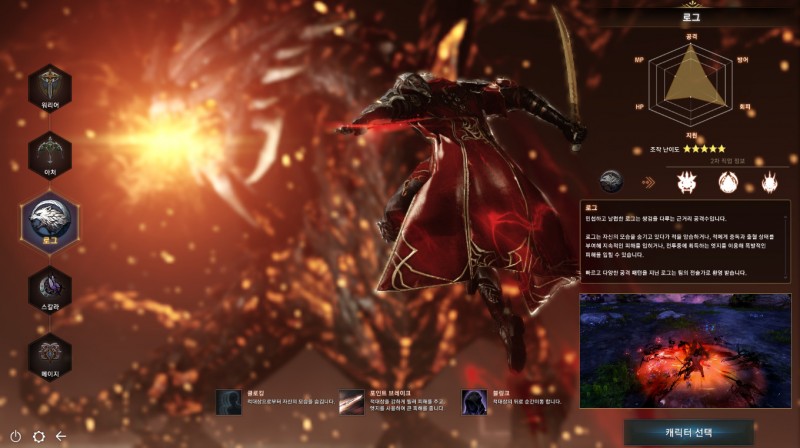Pick the 로그 (Rogue) wolf emblem
This screenshot has width=800, height=448.
(50, 220)
